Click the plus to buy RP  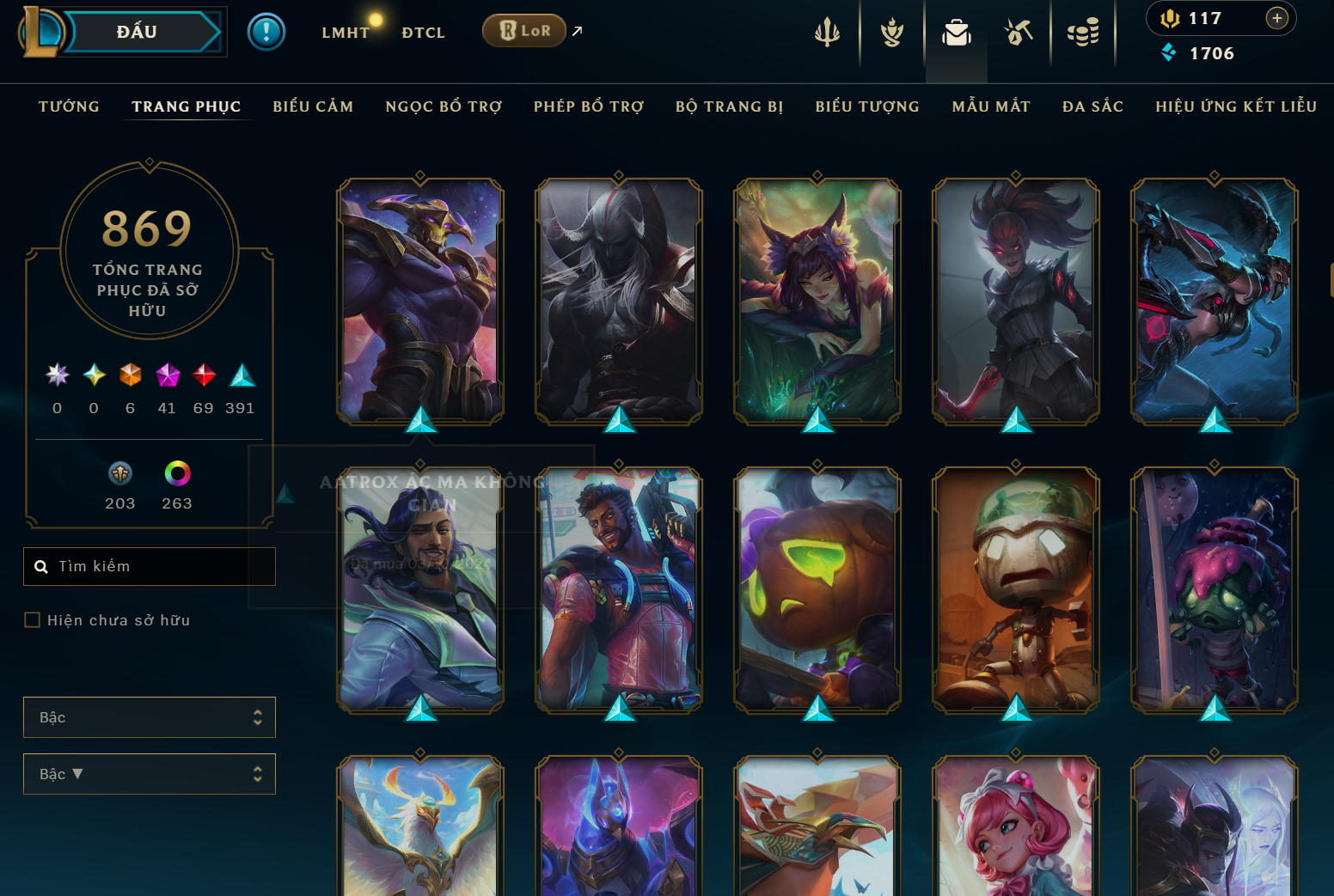click(1277, 18)
